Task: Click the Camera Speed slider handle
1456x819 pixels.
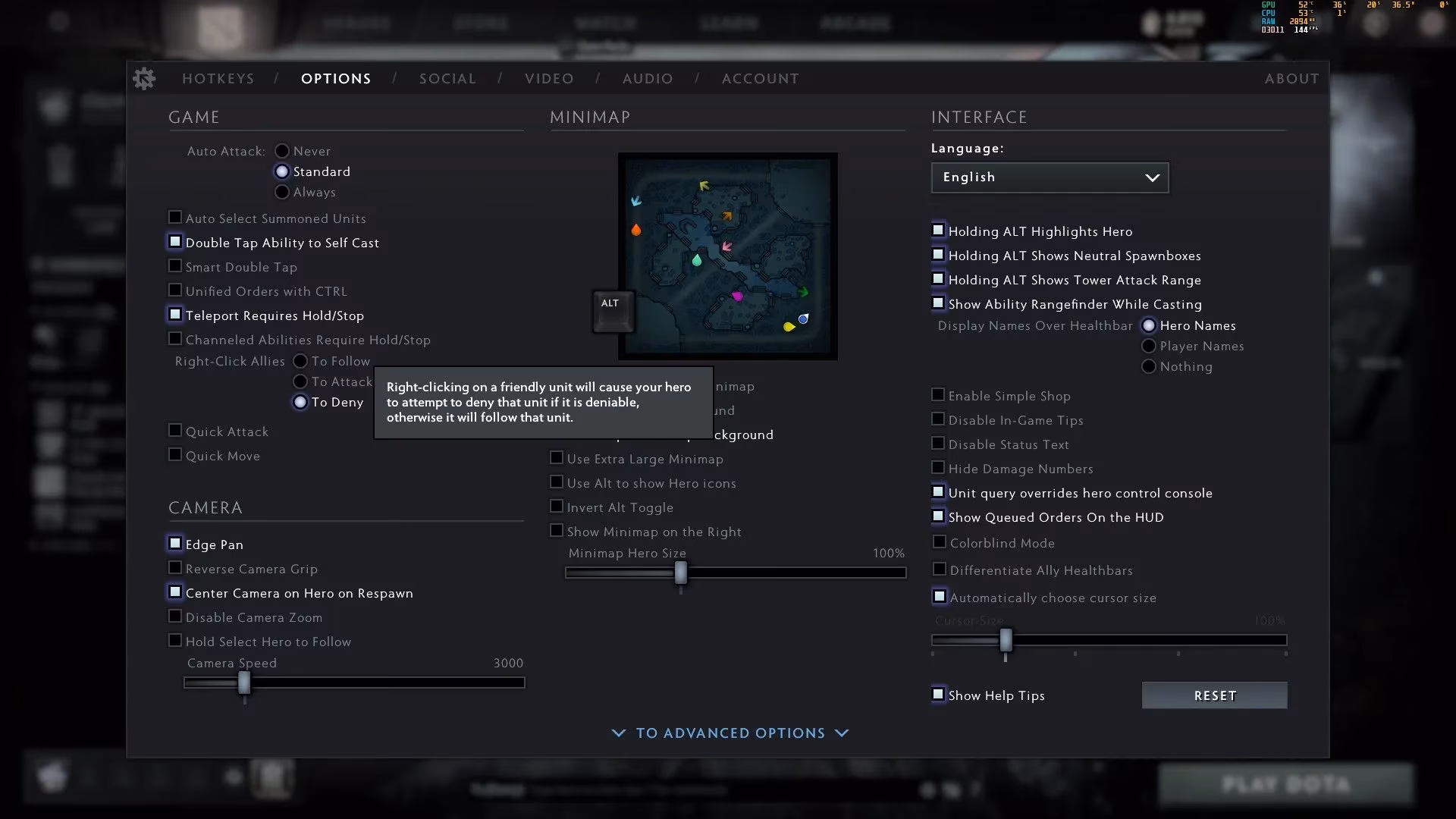Action: coord(243,683)
